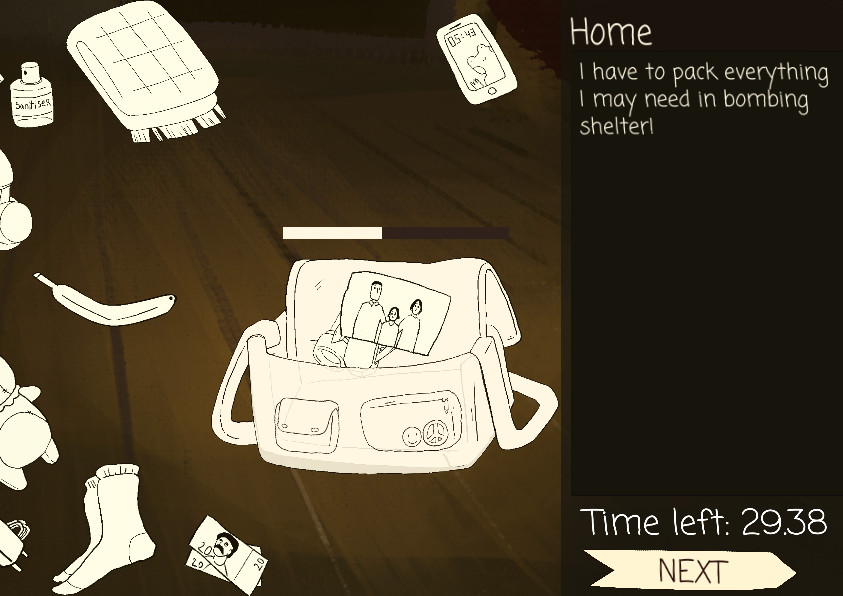Click the family photo in the bag
Image resolution: width=843 pixels, height=596 pixels.
pyautogui.click(x=392, y=311)
